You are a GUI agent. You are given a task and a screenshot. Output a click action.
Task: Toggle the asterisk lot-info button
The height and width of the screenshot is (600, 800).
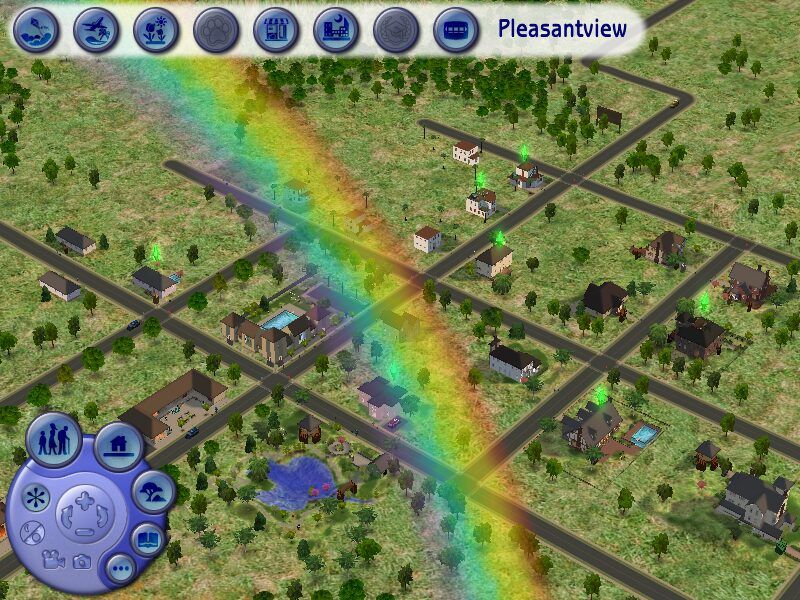coord(35,497)
